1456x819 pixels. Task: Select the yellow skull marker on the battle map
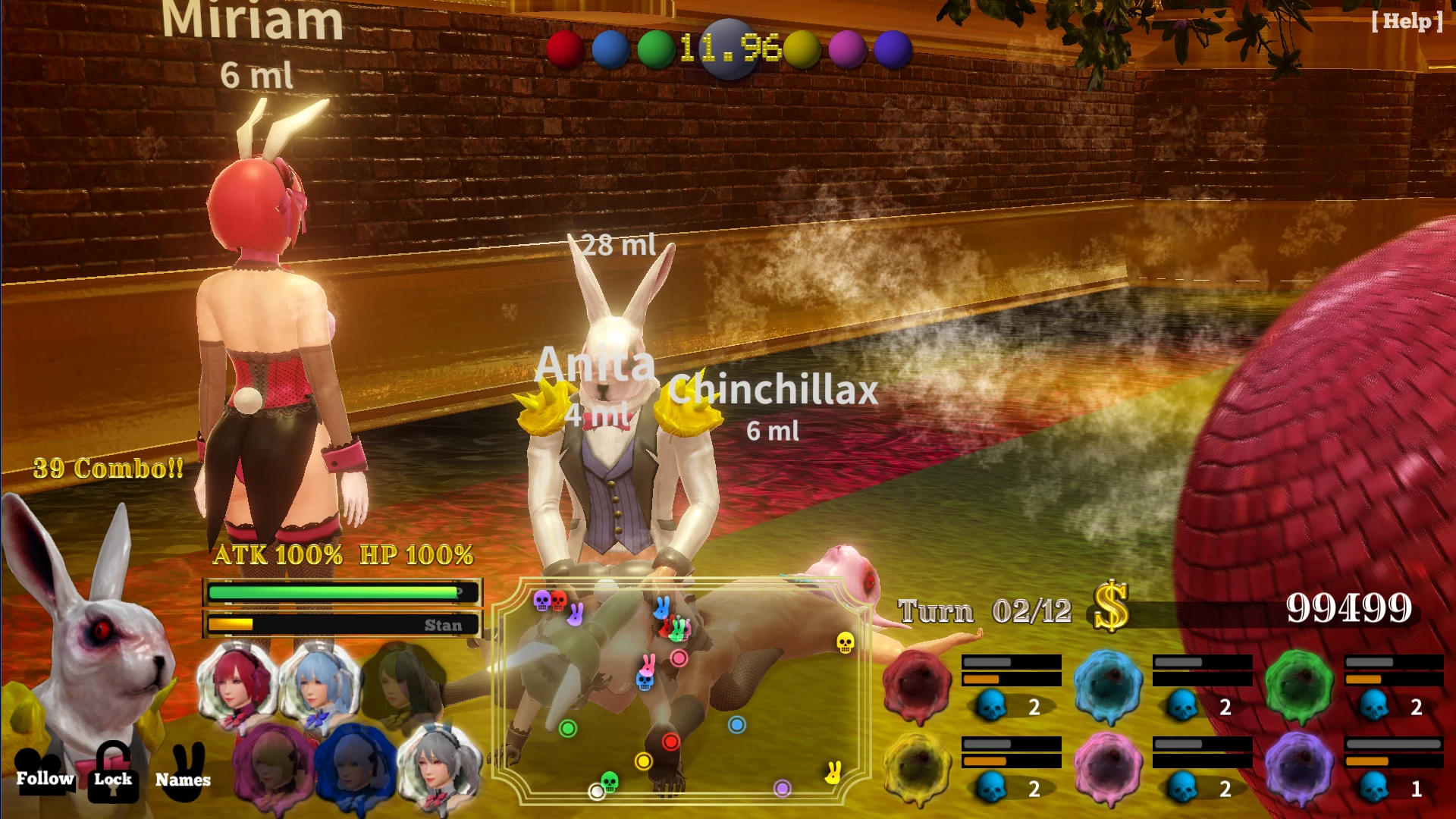click(x=845, y=644)
